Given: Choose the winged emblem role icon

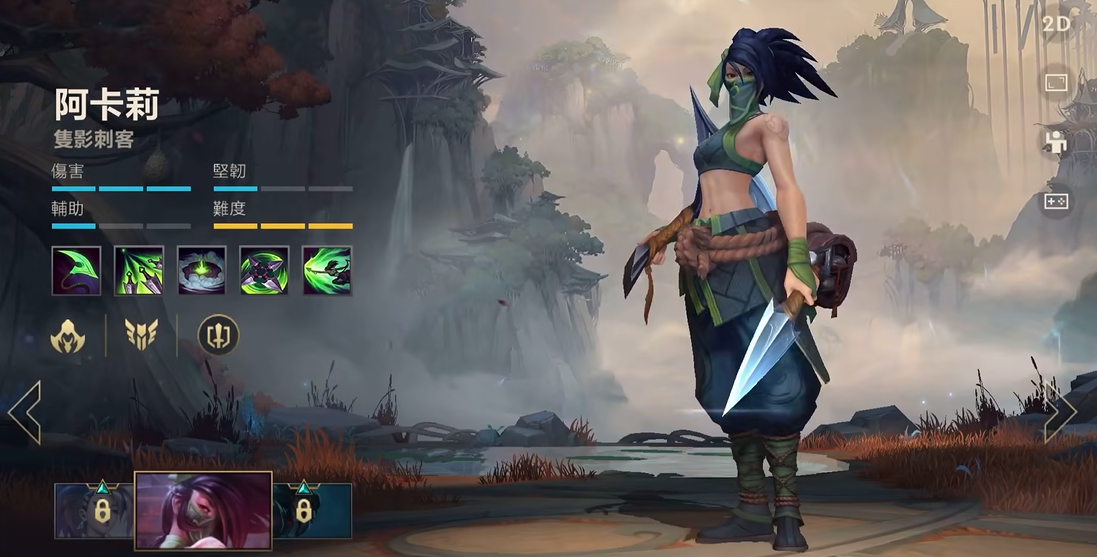Looking at the screenshot, I should coord(142,335).
